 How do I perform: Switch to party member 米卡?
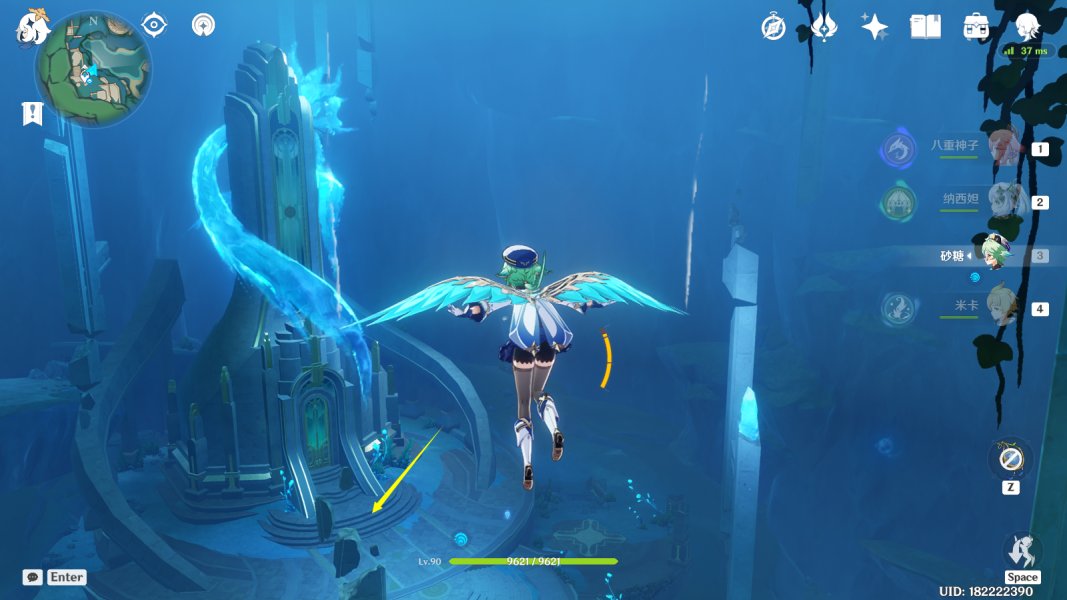tap(1003, 307)
